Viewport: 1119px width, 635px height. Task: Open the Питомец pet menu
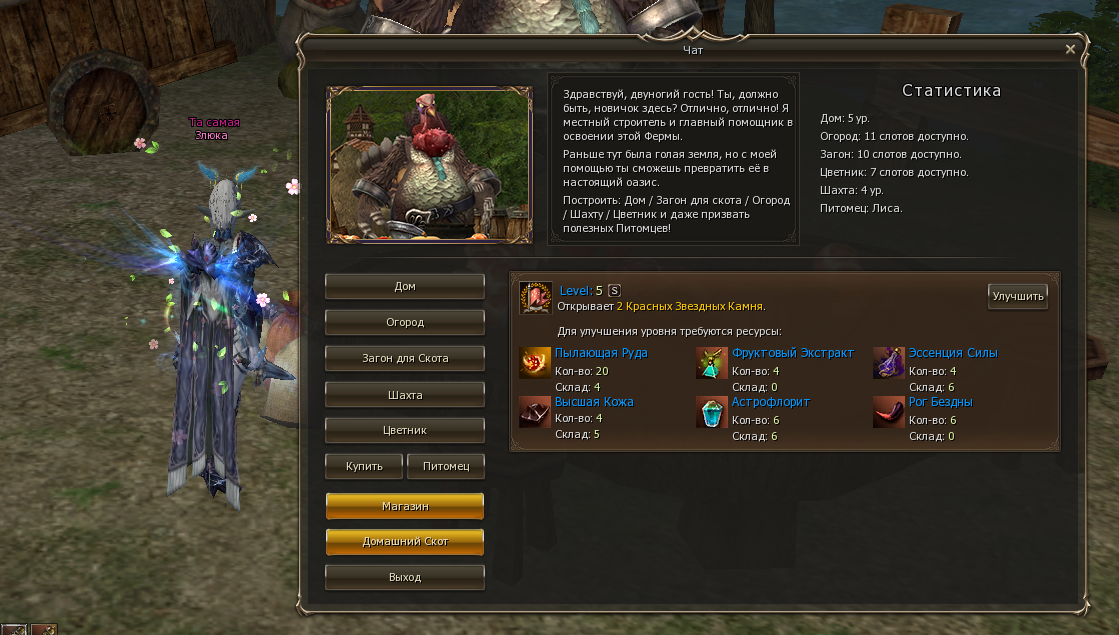[x=446, y=466]
